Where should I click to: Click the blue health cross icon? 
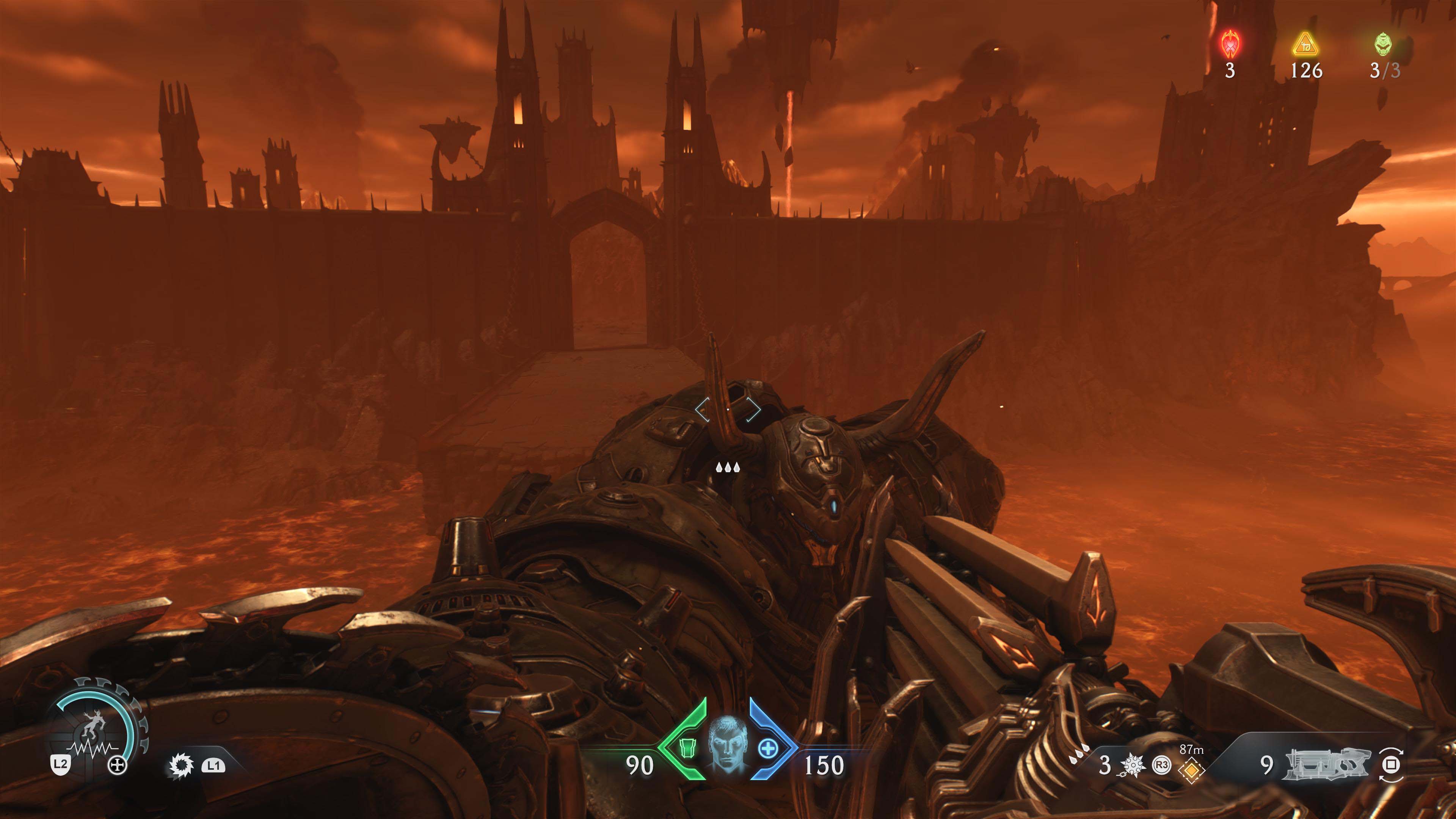tap(767, 748)
